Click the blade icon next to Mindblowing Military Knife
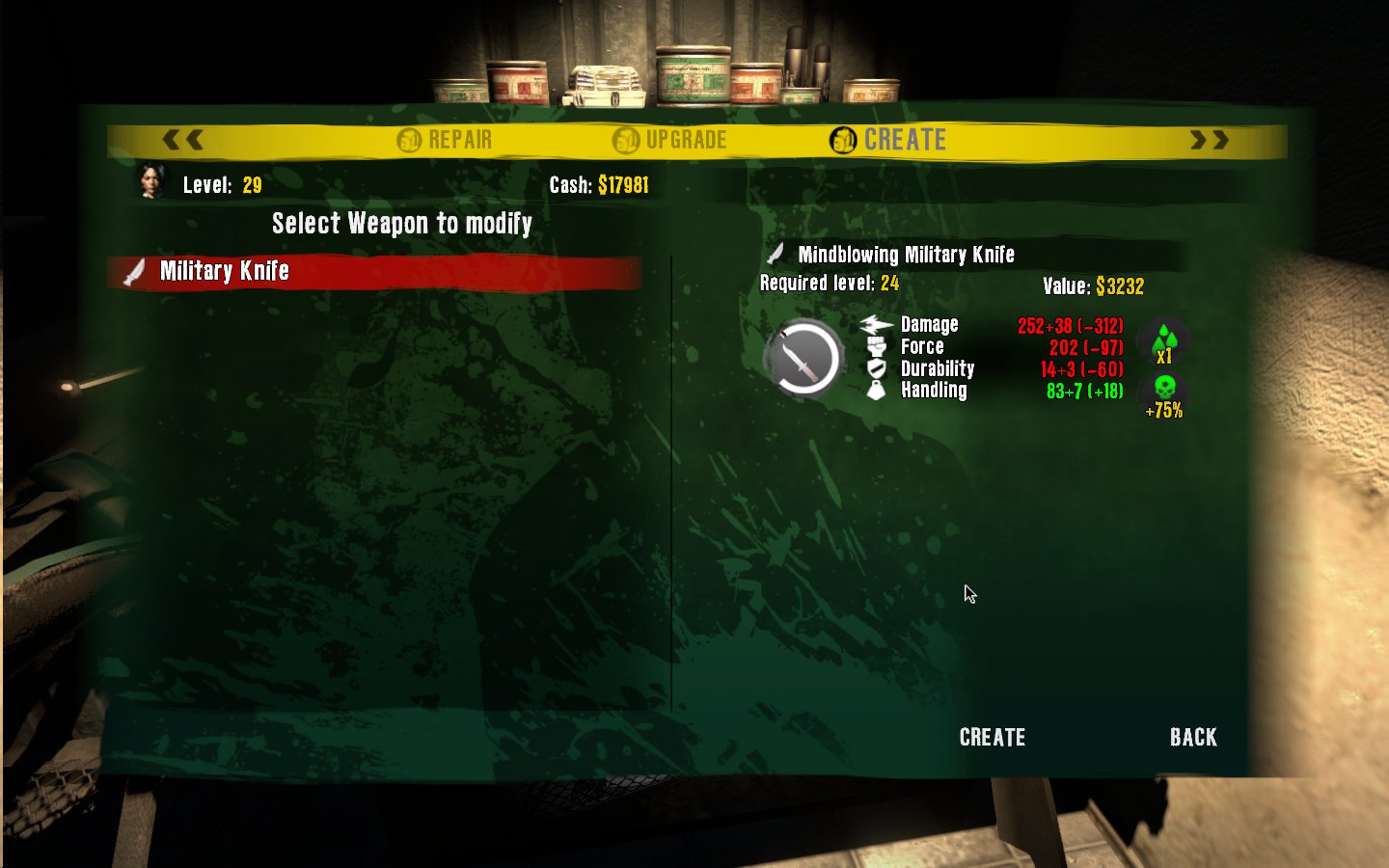 775,254
